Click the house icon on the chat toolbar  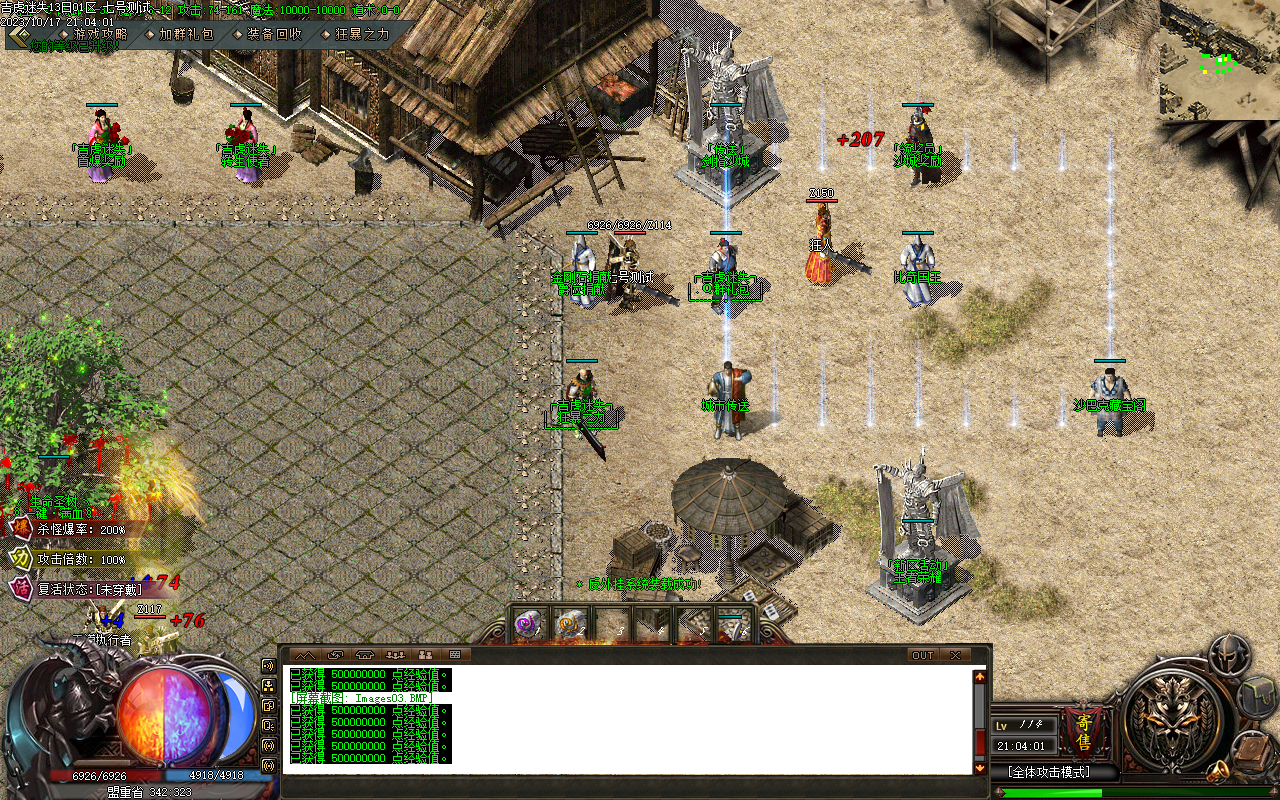[364, 654]
